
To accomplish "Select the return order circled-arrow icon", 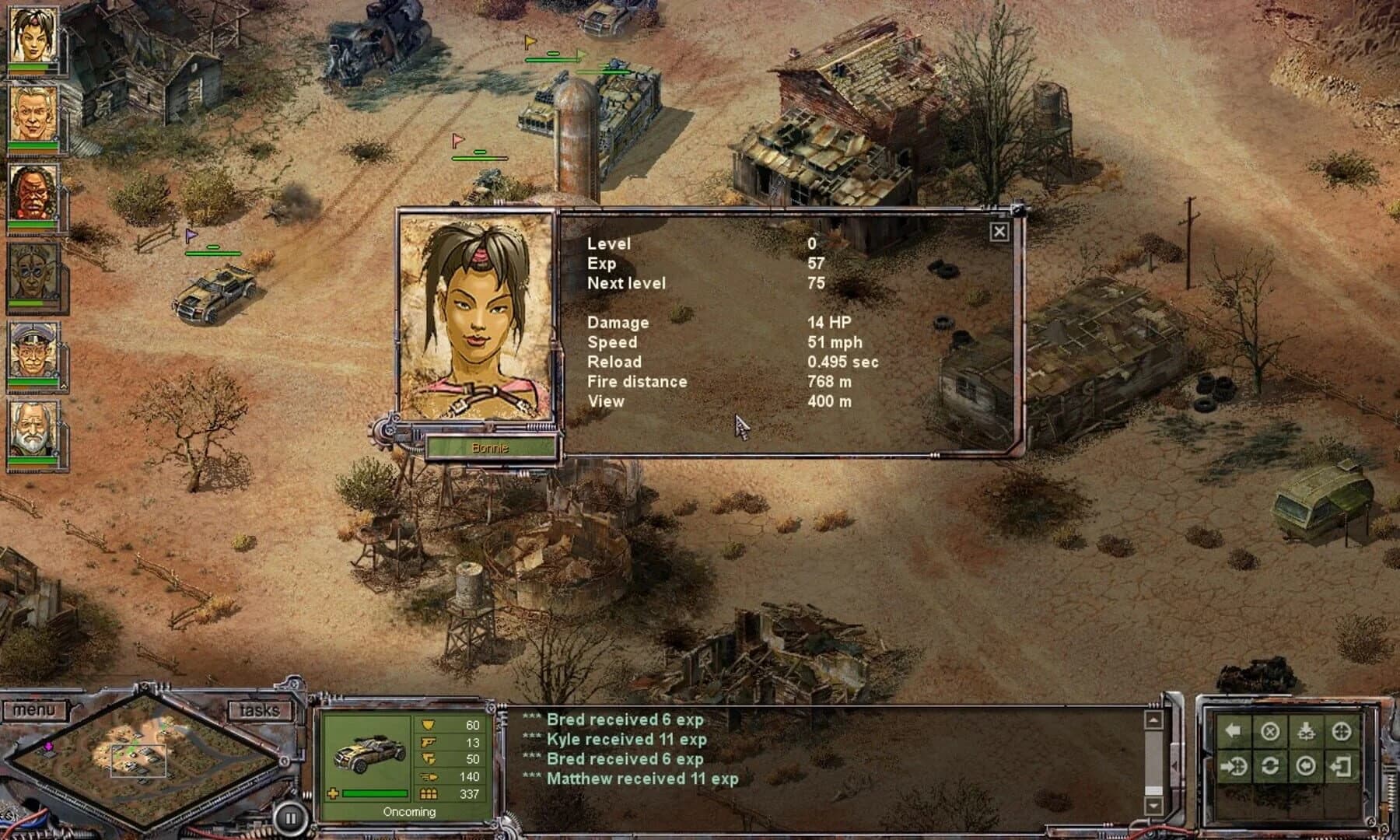I will coord(1307,766).
